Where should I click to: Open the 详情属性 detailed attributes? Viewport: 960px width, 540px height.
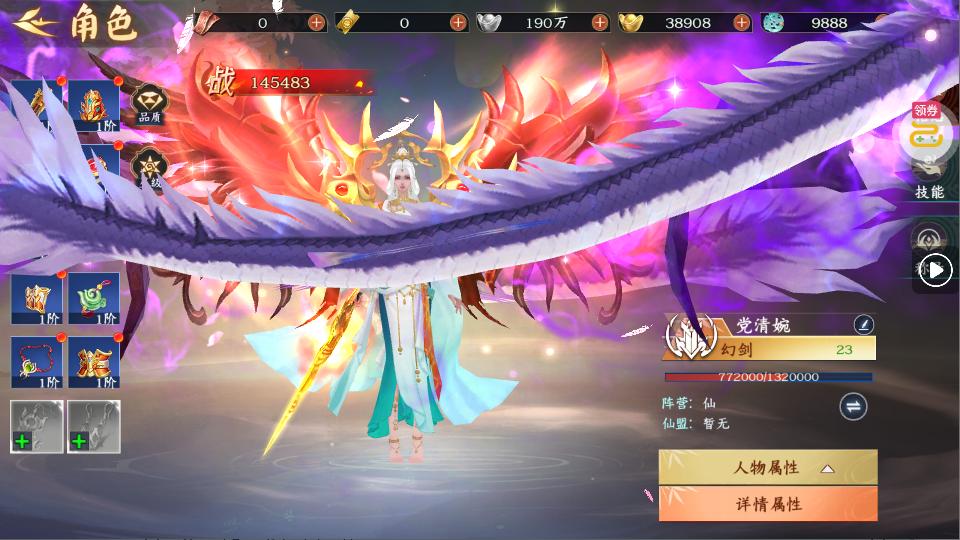pos(768,503)
